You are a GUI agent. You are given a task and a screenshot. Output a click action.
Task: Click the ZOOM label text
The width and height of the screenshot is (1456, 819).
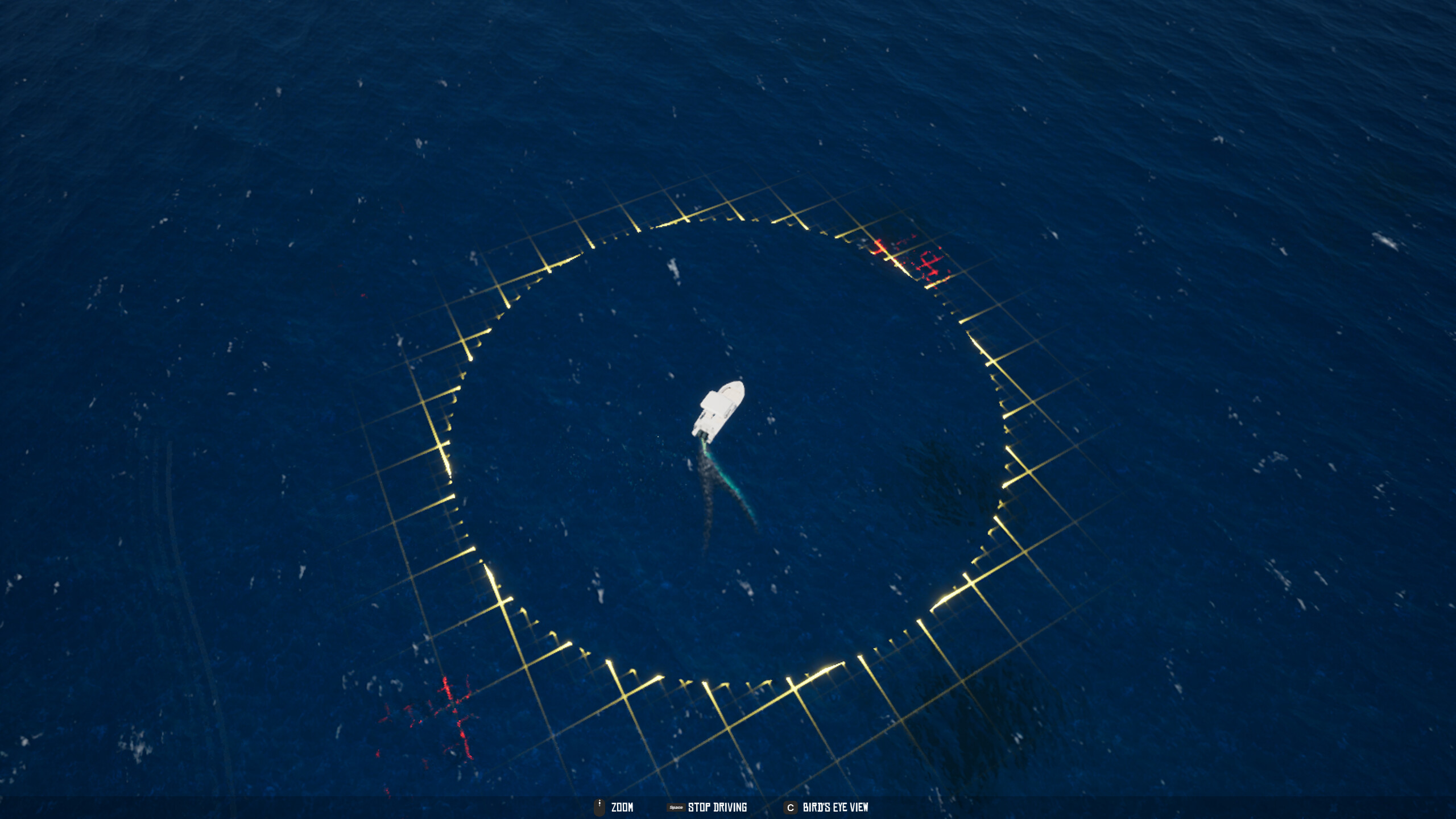(x=622, y=807)
